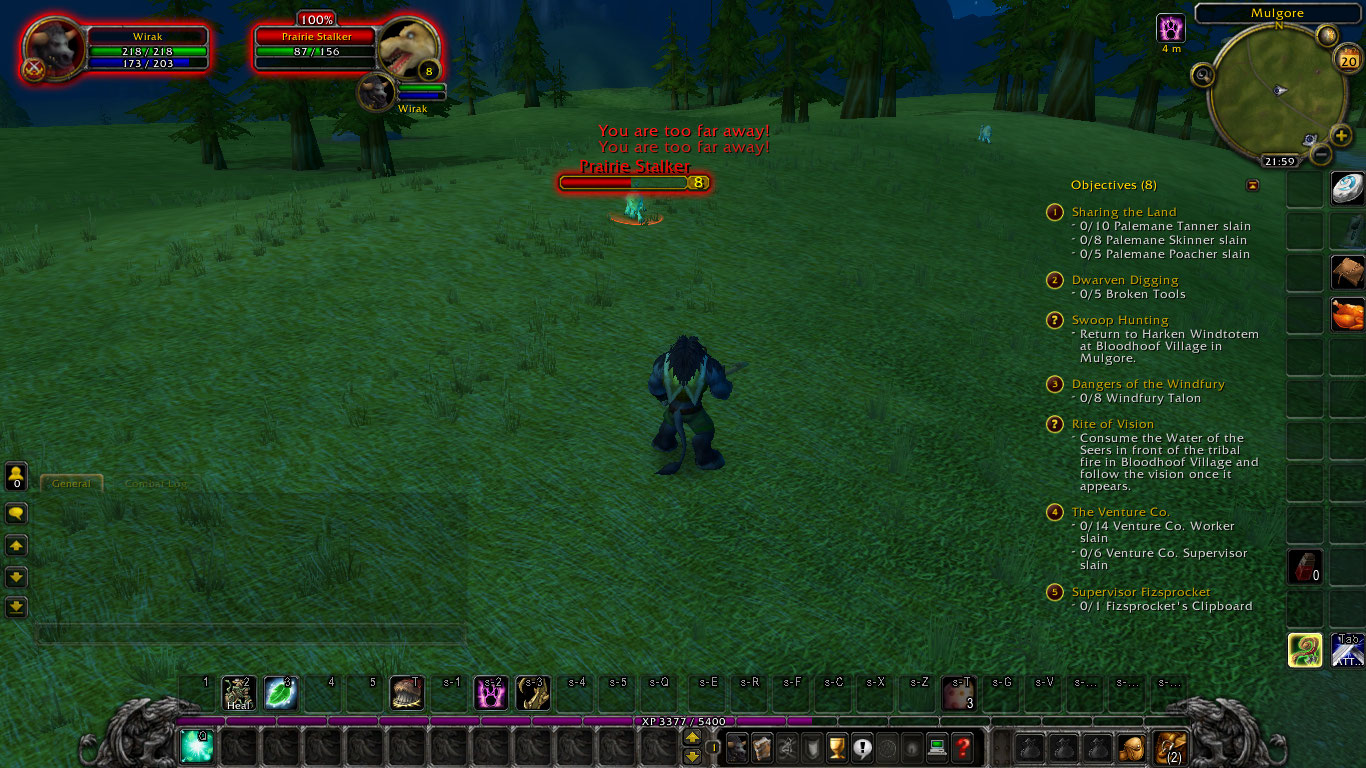Collapse the Objectives tracker
The image size is (1366, 768).
(x=1253, y=185)
